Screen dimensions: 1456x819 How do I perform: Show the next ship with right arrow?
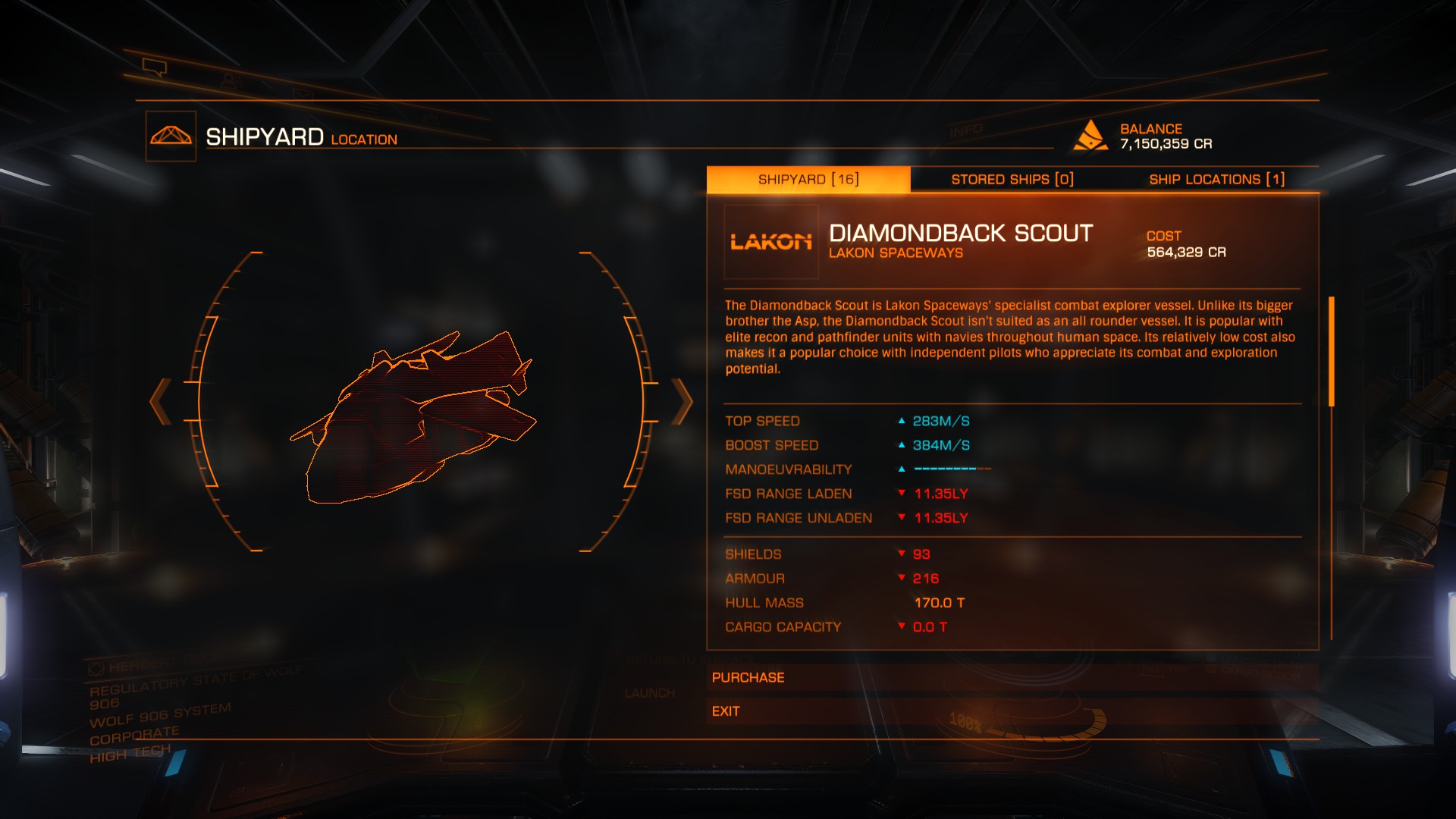[x=682, y=401]
